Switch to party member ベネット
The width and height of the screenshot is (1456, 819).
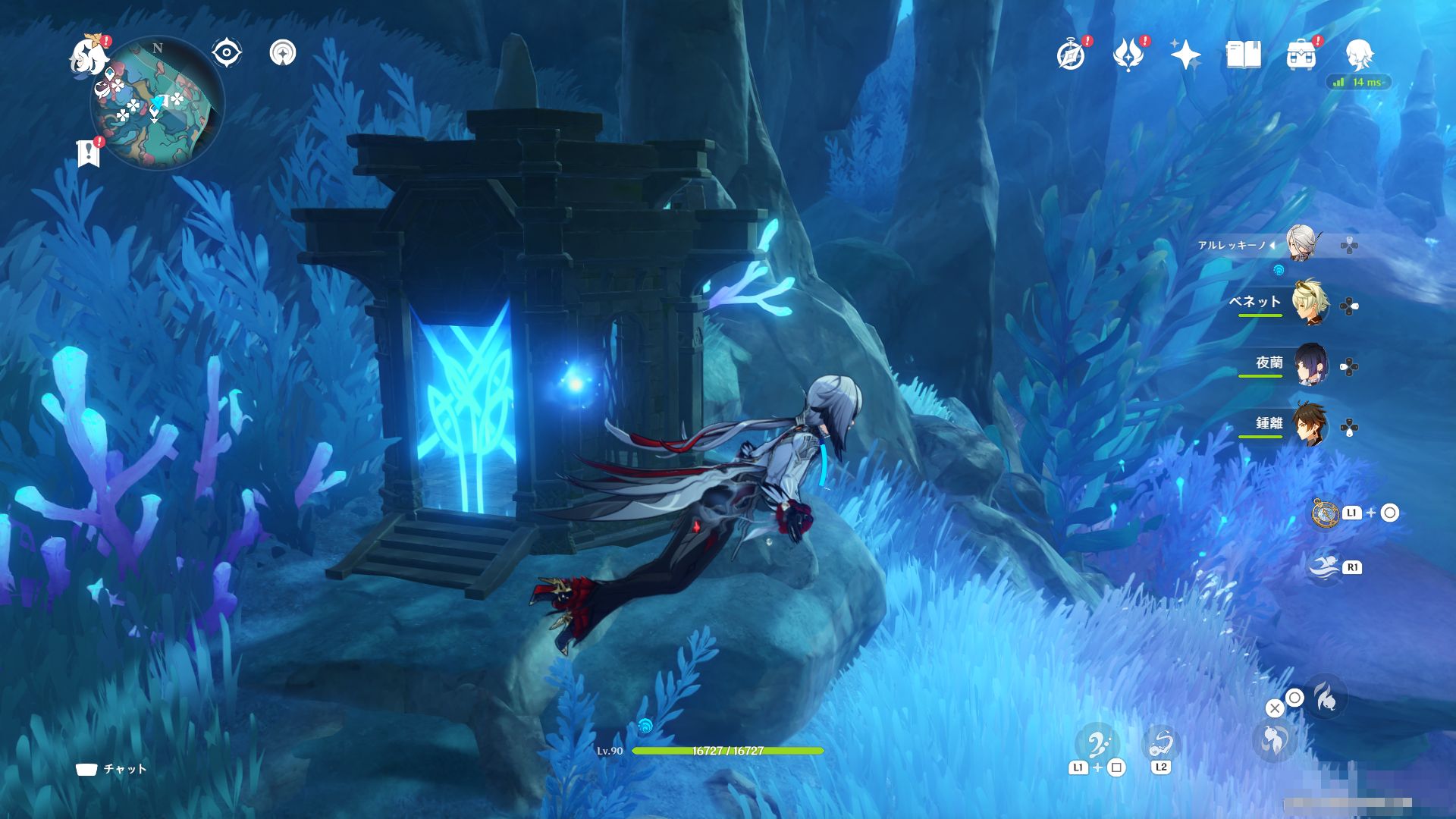tap(1310, 304)
